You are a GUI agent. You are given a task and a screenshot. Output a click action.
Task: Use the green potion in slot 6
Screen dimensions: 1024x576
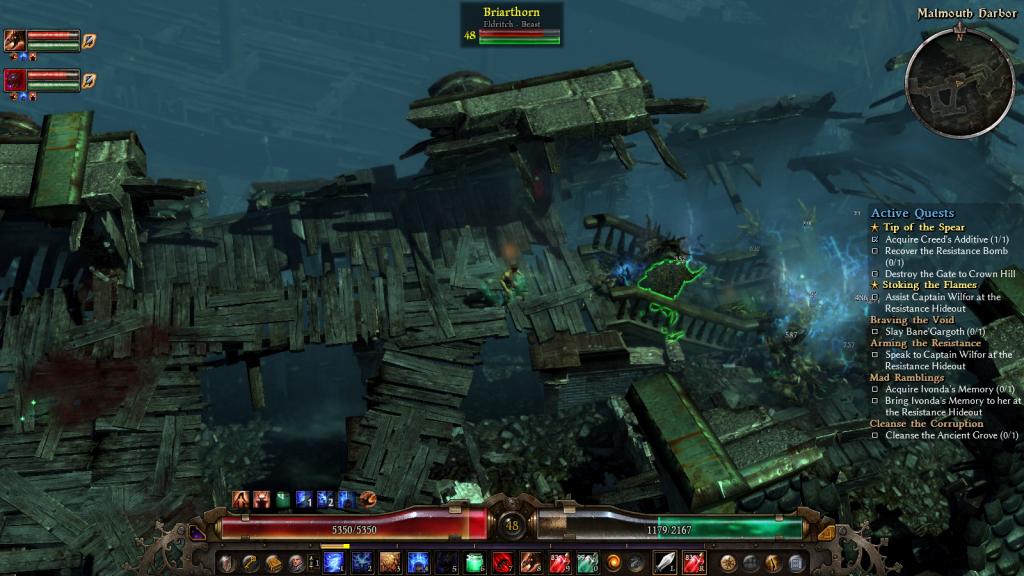click(476, 563)
